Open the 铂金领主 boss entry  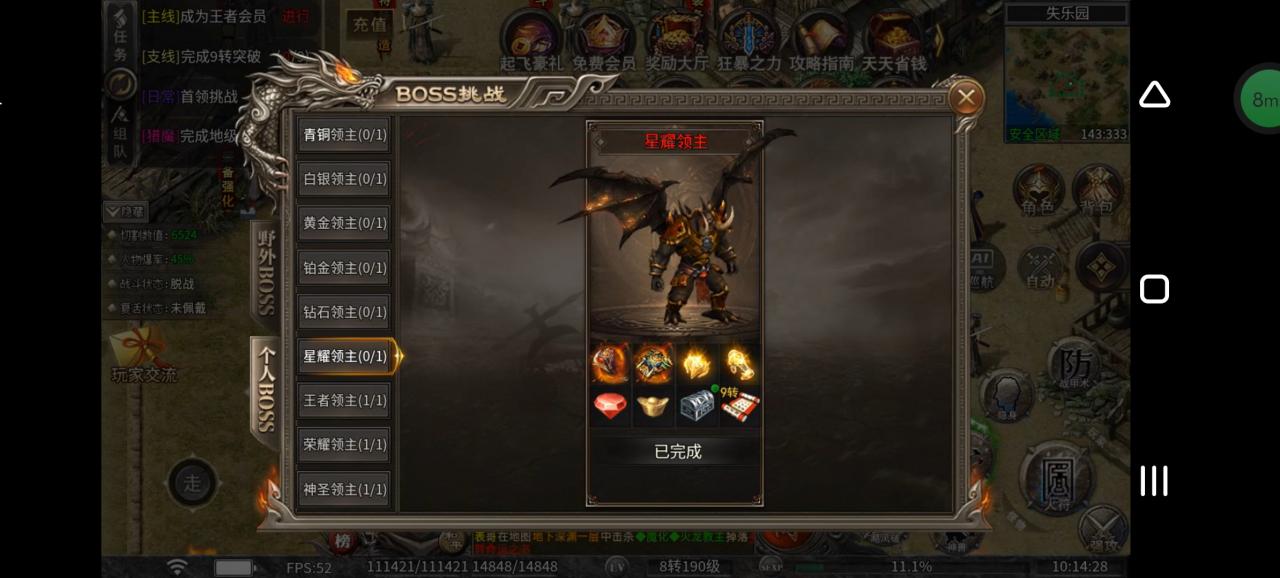[x=345, y=268]
